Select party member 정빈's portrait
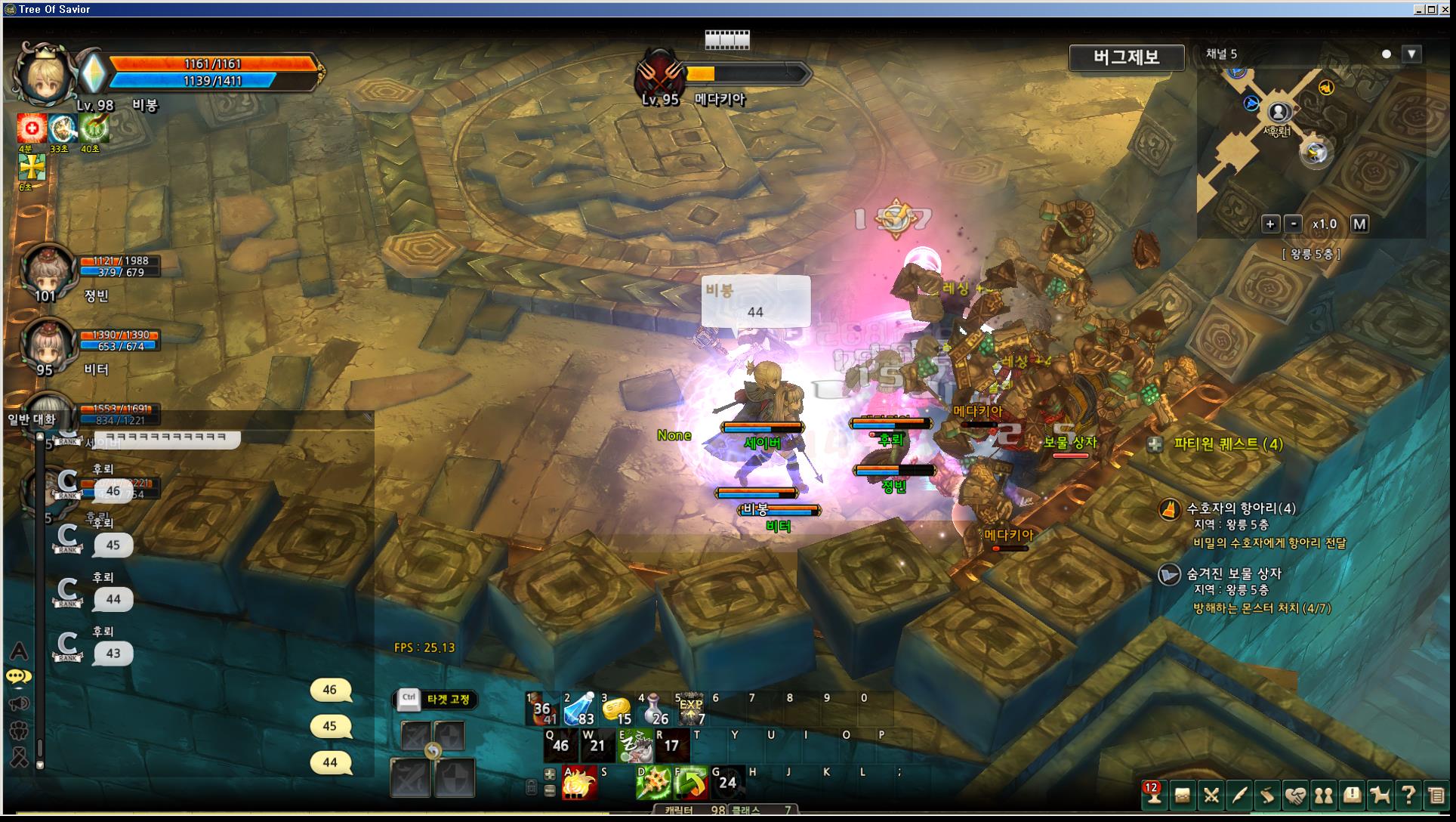This screenshot has width=1456, height=822. (45, 270)
